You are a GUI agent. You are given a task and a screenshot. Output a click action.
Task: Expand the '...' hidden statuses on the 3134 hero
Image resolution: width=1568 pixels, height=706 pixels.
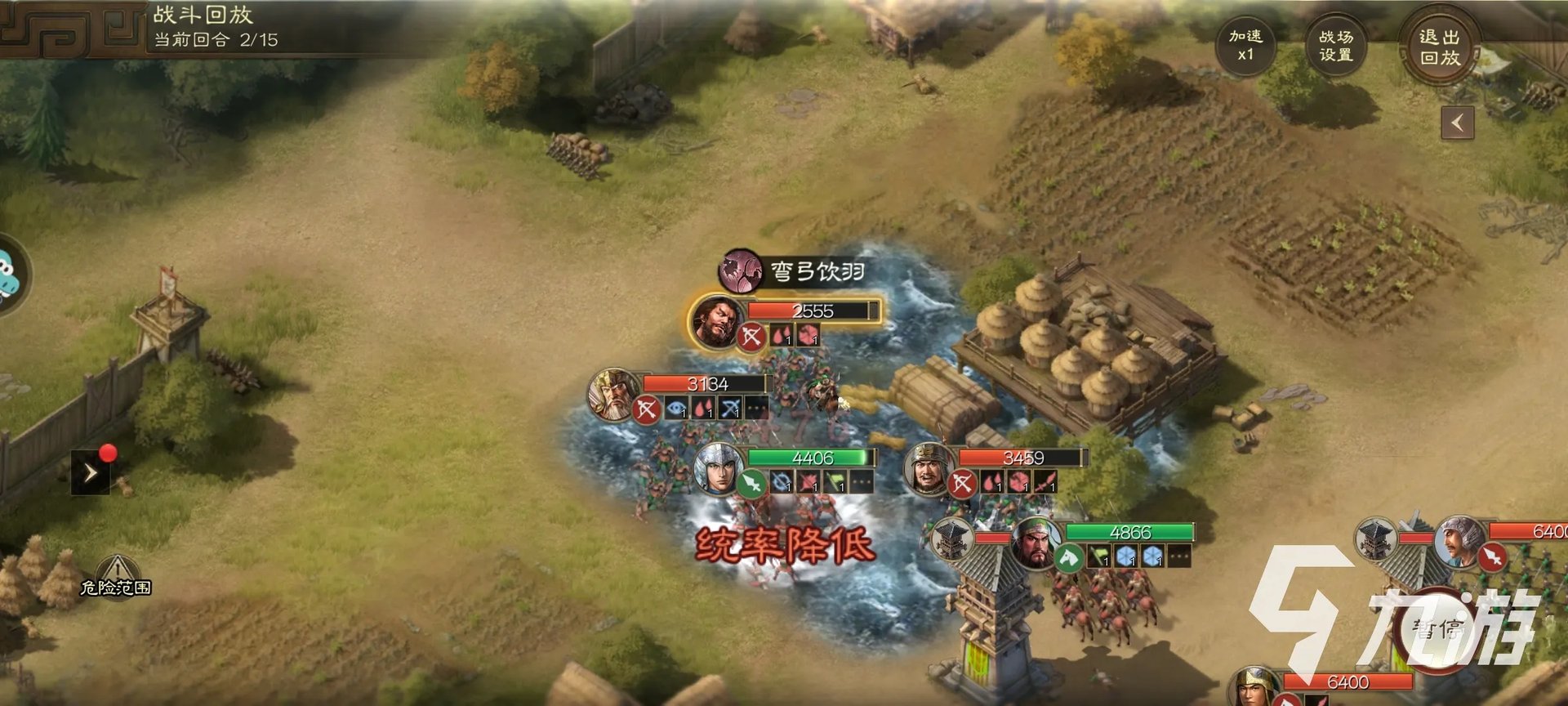click(x=755, y=409)
